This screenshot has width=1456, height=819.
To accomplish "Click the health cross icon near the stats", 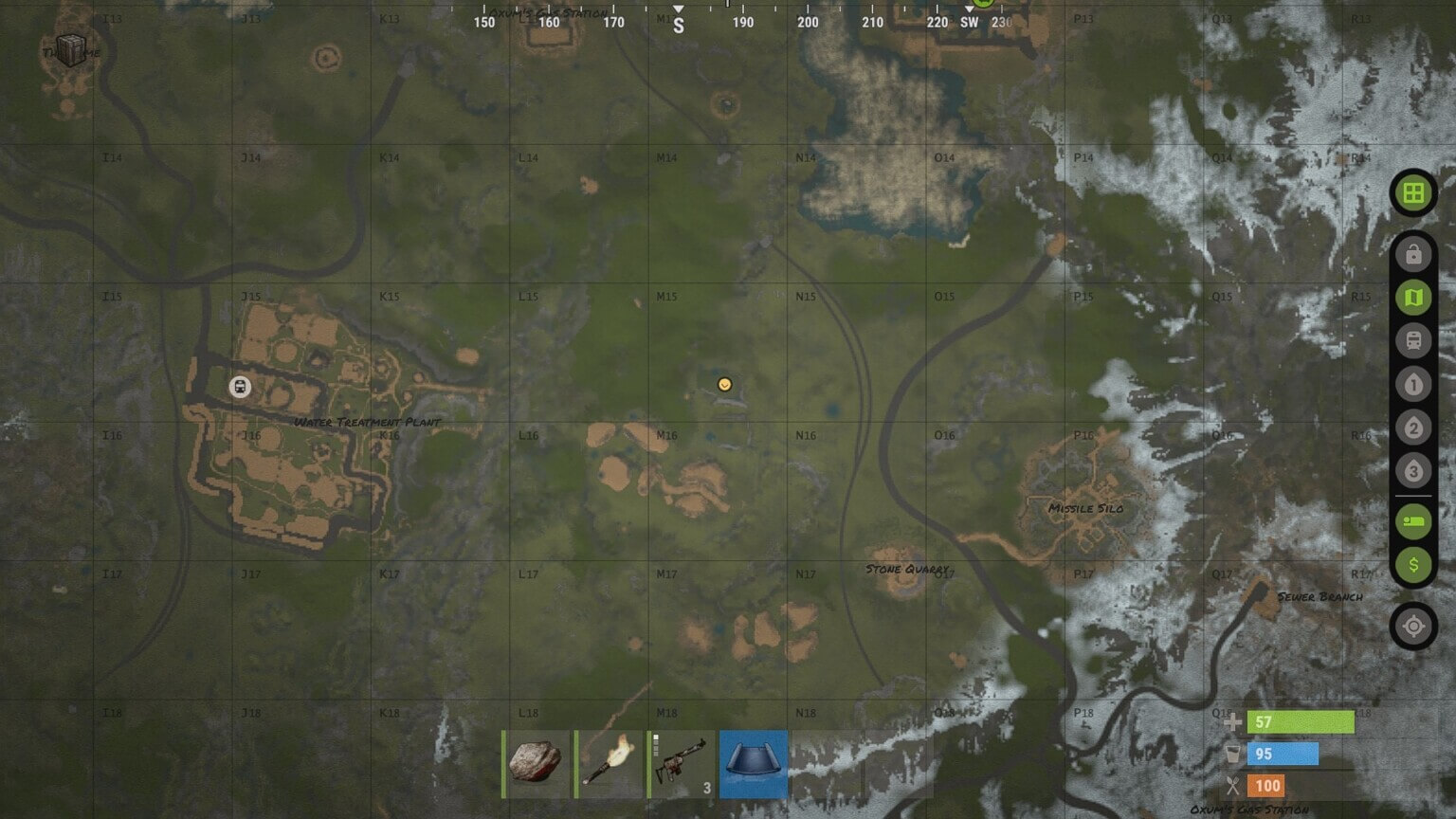I will pyautogui.click(x=1232, y=721).
